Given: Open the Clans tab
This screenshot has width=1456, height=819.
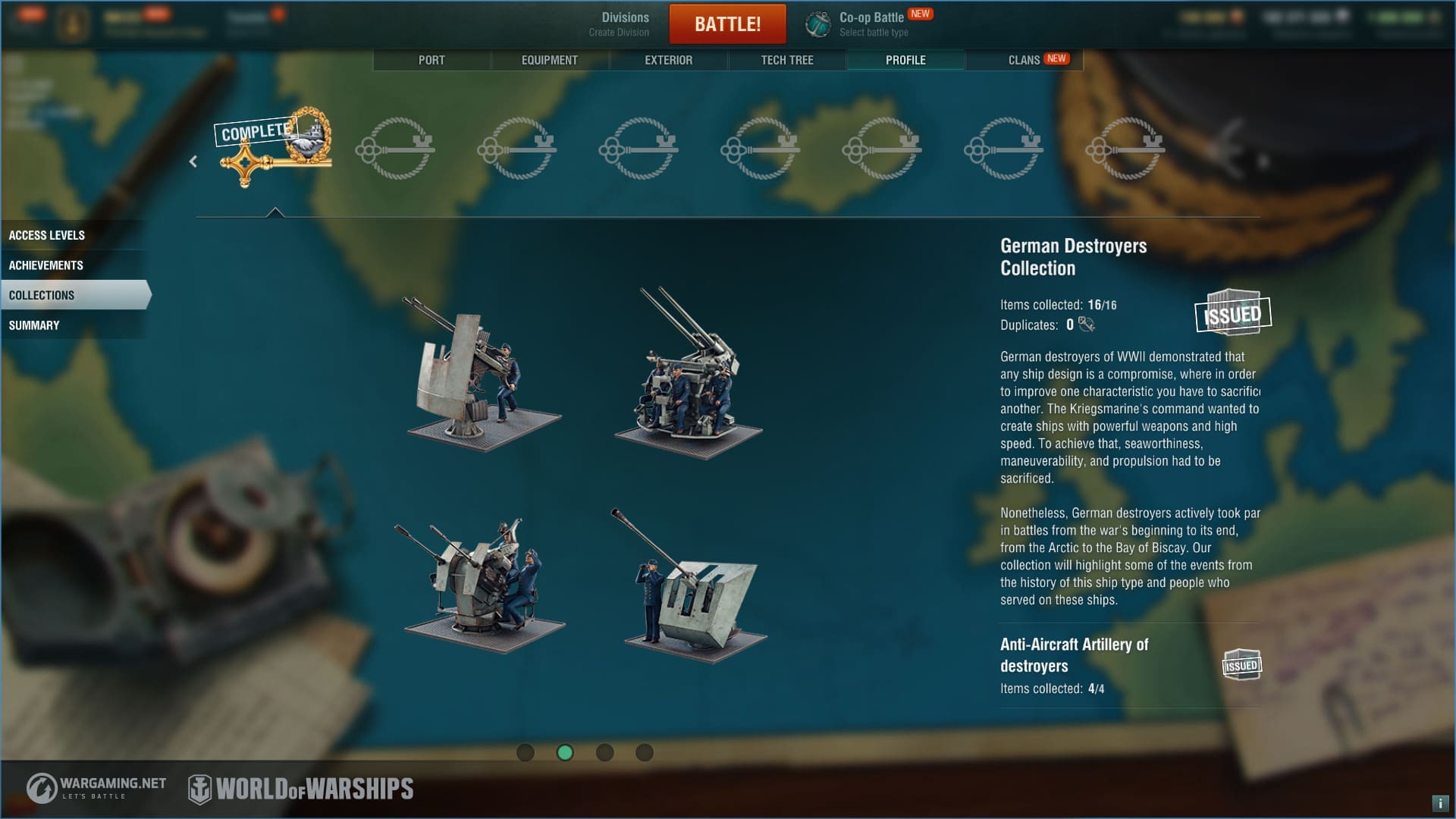Looking at the screenshot, I should click(x=1024, y=60).
